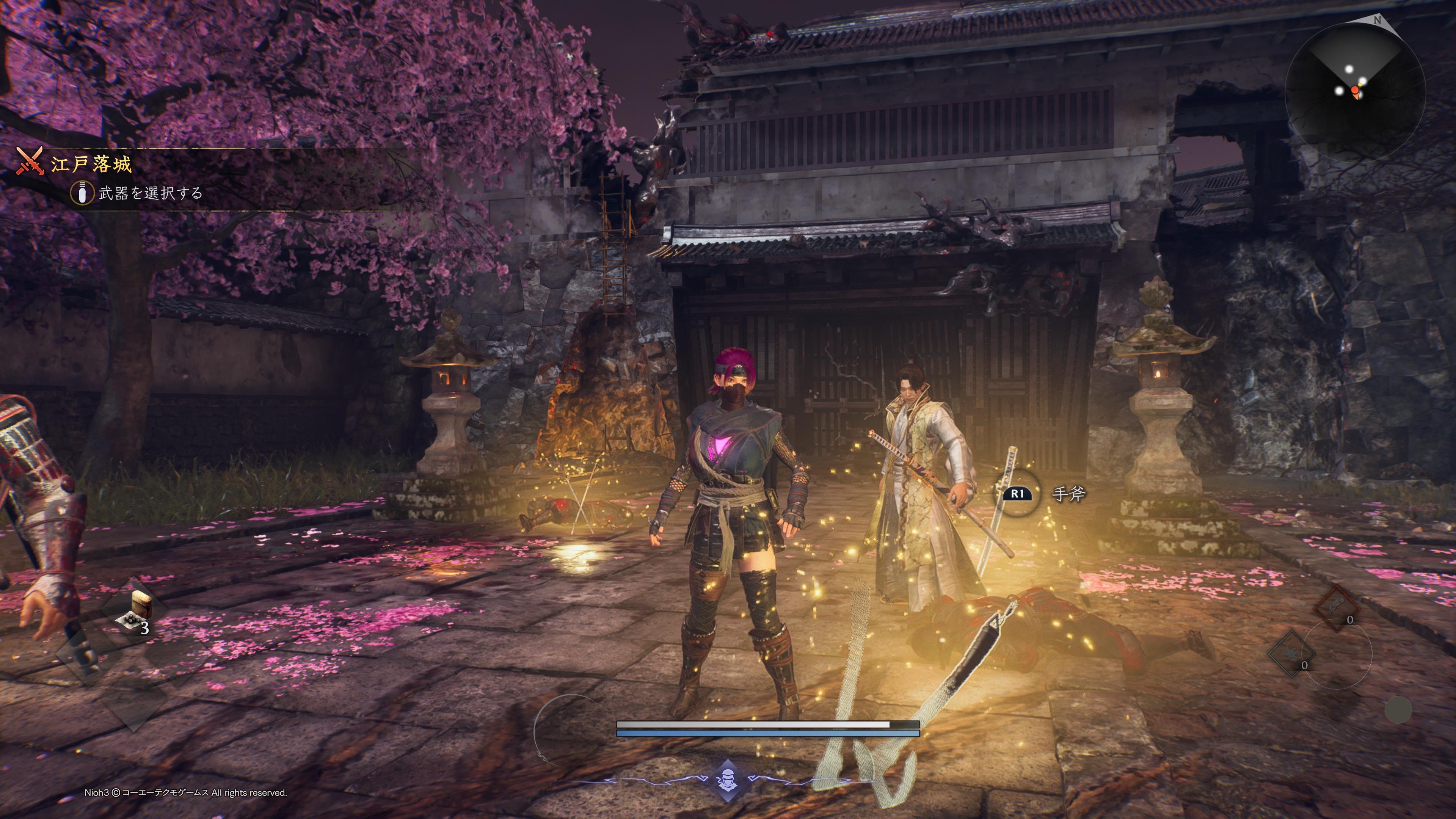Choose the 手斧 weapon option

pos(1068,494)
